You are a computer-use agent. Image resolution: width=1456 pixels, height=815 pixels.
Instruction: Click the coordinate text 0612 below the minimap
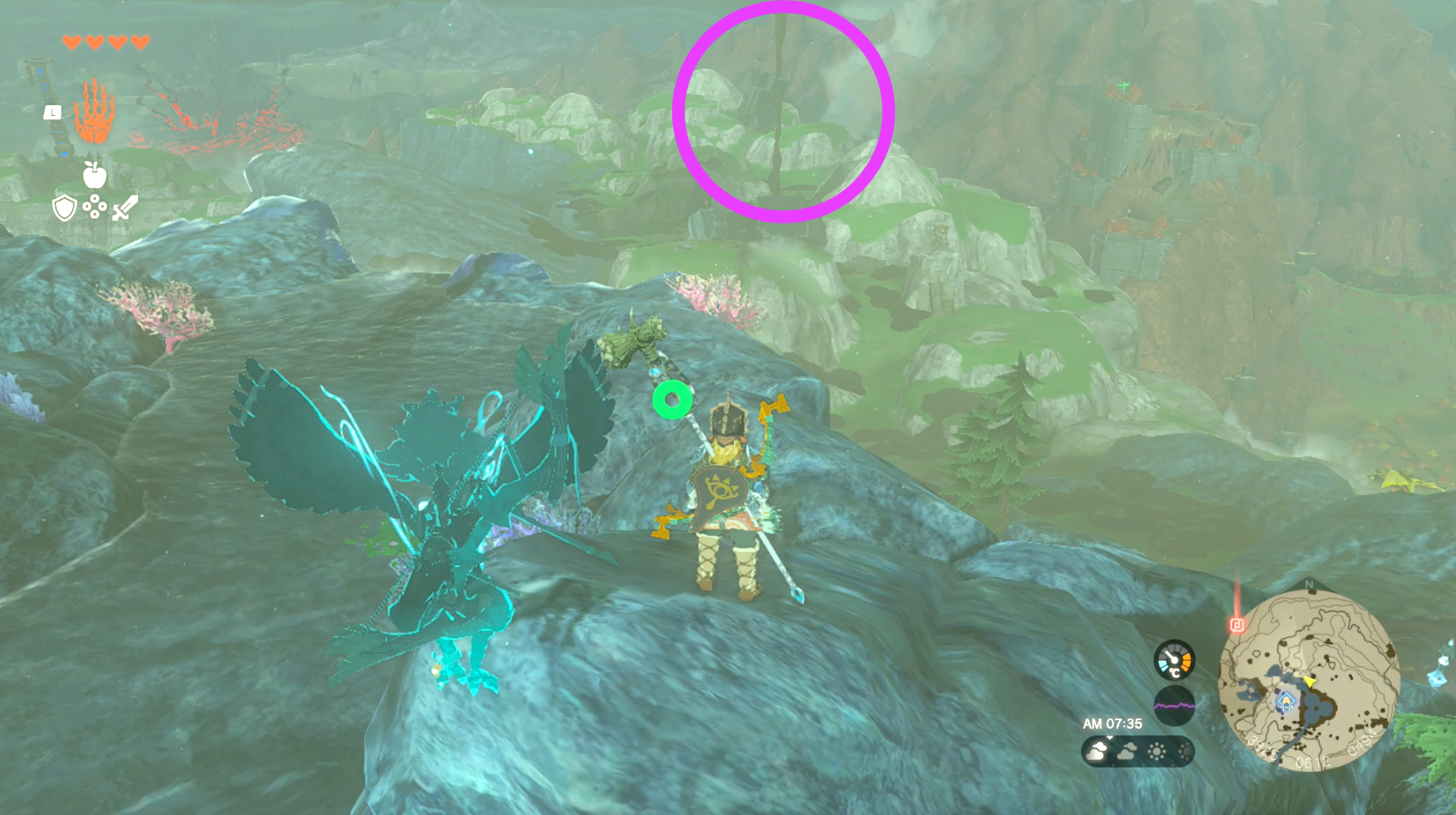[1313, 761]
